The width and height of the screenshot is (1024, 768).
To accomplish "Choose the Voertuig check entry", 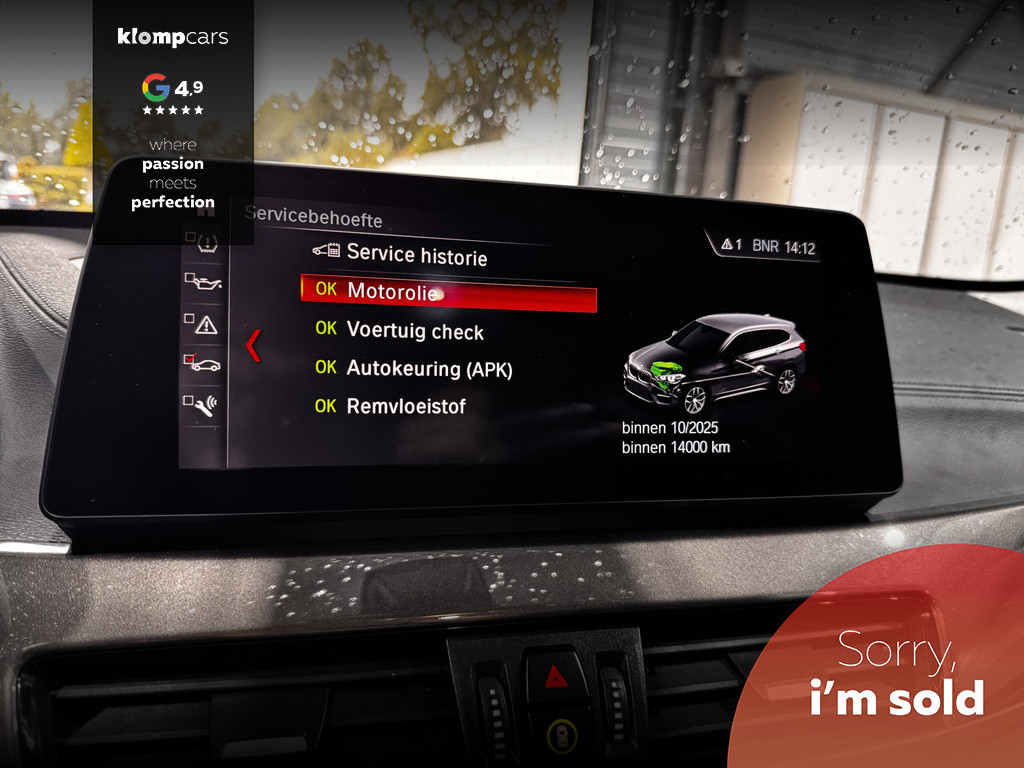I will point(414,330).
